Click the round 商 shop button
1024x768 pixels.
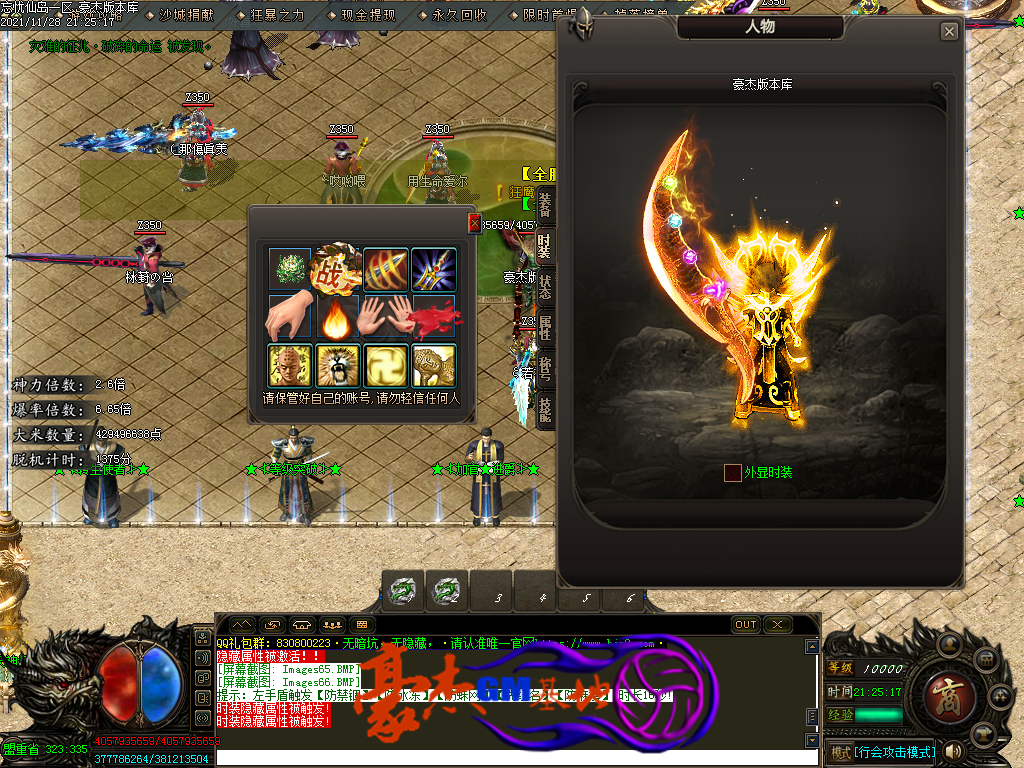pyautogui.click(x=943, y=691)
